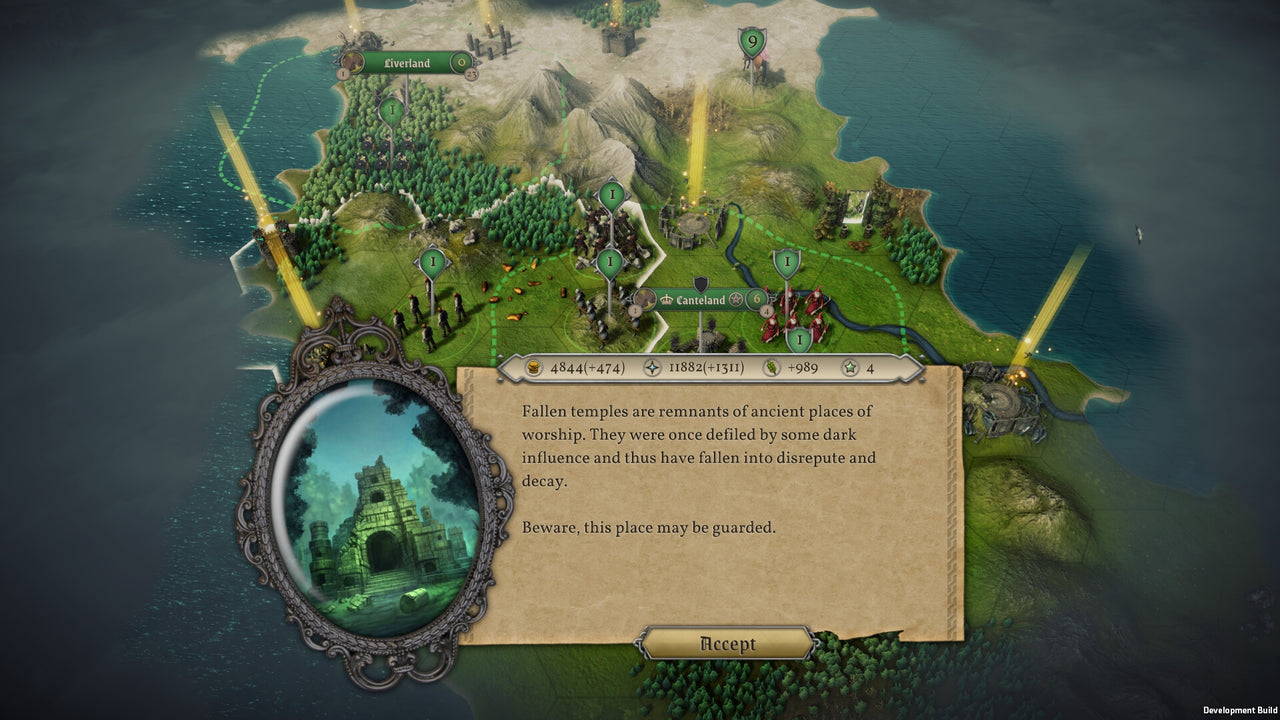Click the star icon showing 4

pos(850,367)
